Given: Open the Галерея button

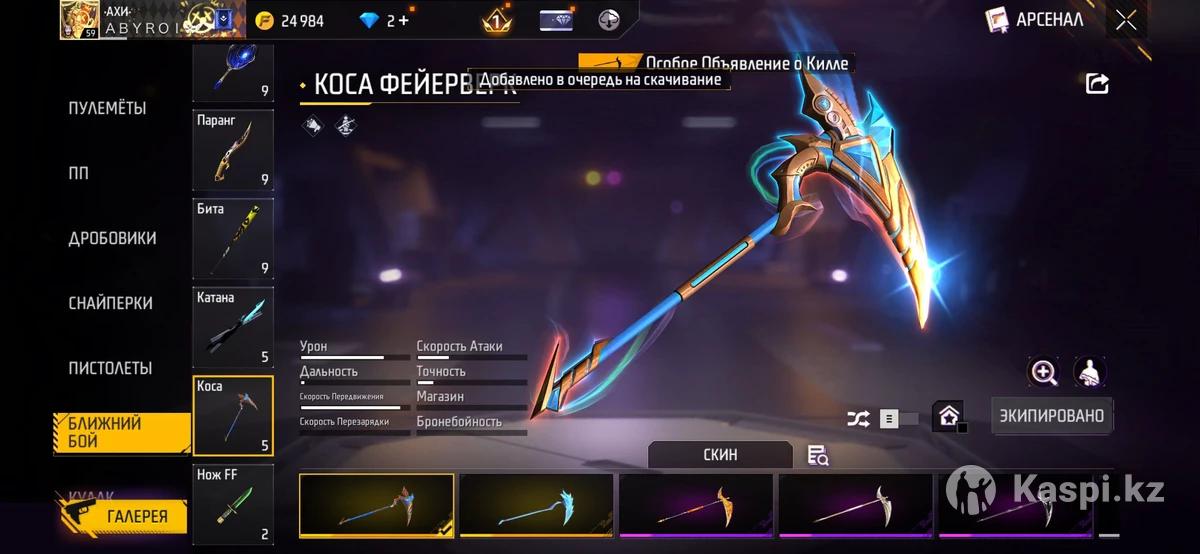Looking at the screenshot, I should [x=124, y=516].
